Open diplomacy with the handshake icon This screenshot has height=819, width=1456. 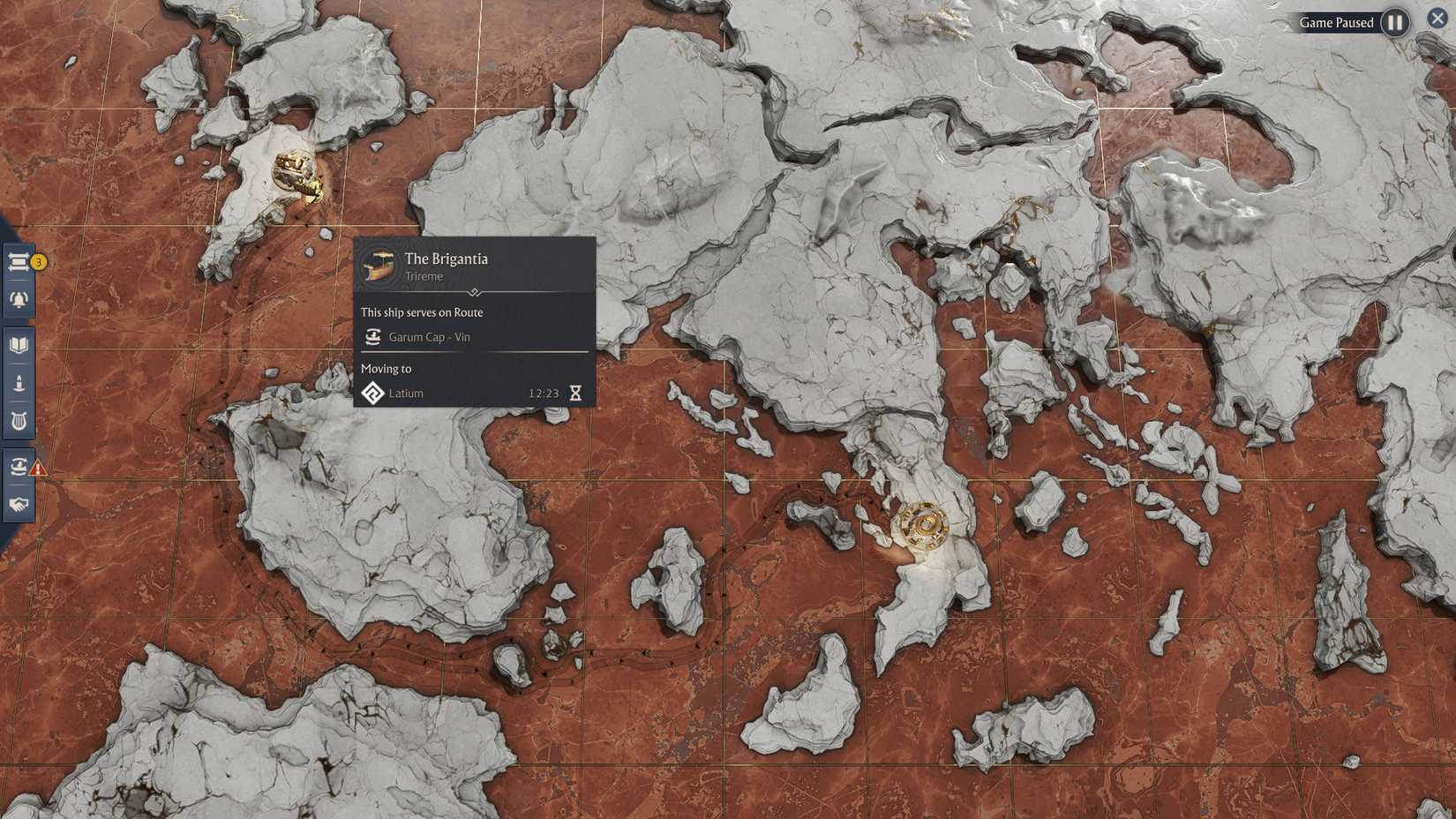18,503
